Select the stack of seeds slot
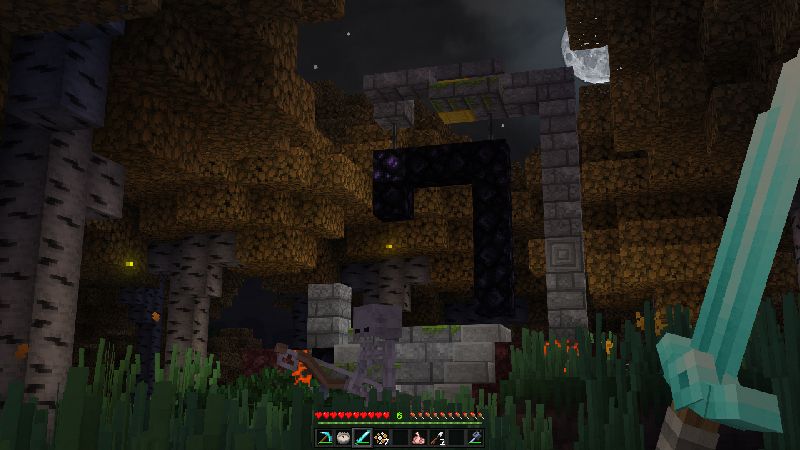800x450 pixels. 381,438
